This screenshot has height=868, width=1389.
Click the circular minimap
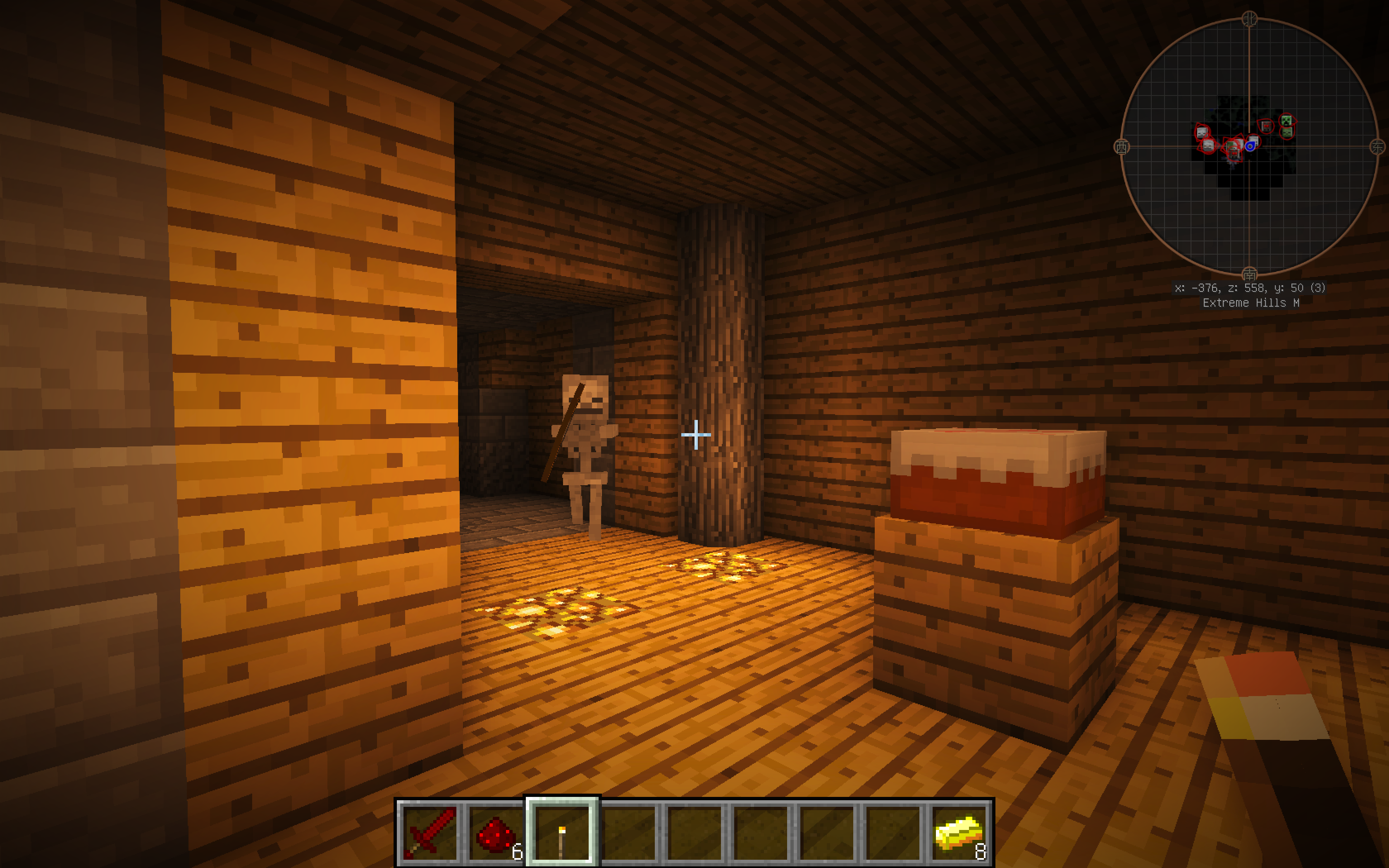(1249, 146)
